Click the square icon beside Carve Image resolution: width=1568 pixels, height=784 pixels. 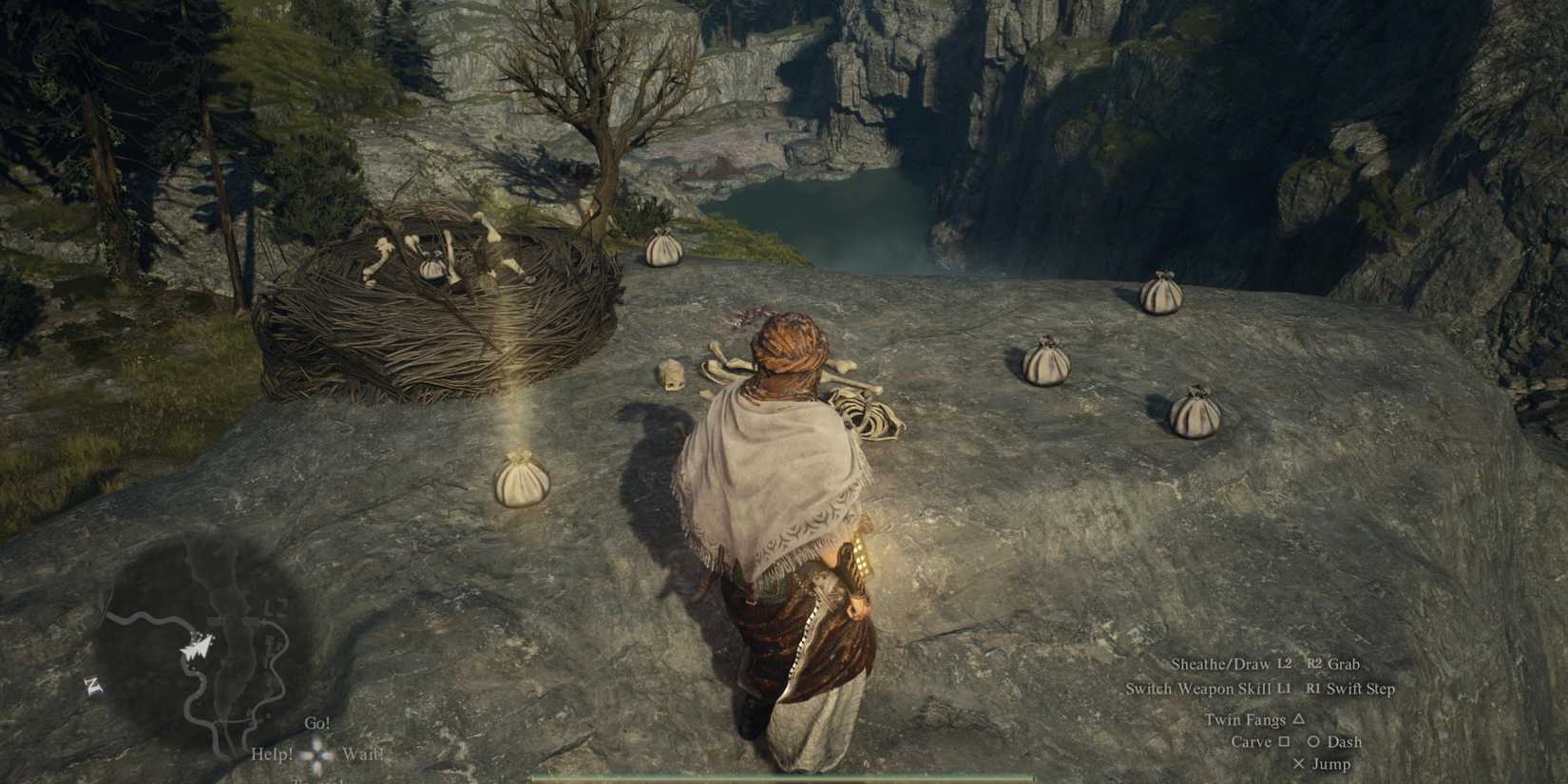click(1285, 741)
